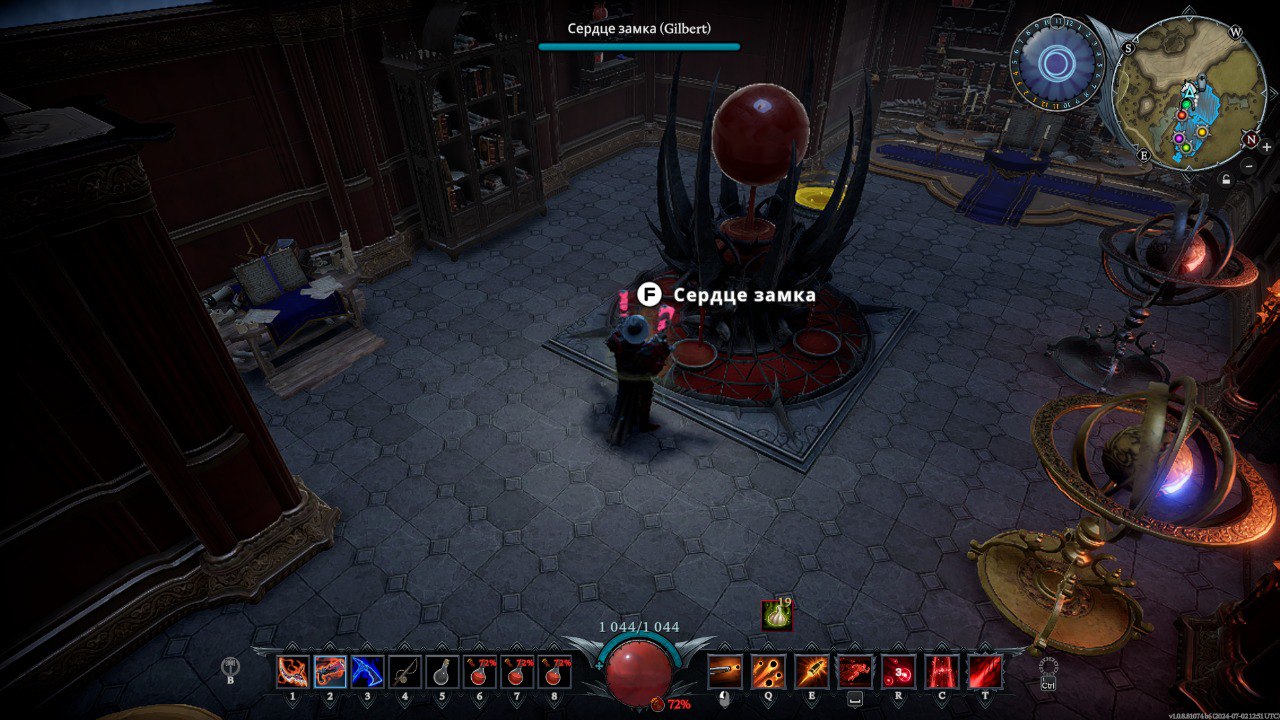This screenshot has height=720, width=1280.
Task: Activate the red wolf dash ability
Action: [x=854, y=672]
